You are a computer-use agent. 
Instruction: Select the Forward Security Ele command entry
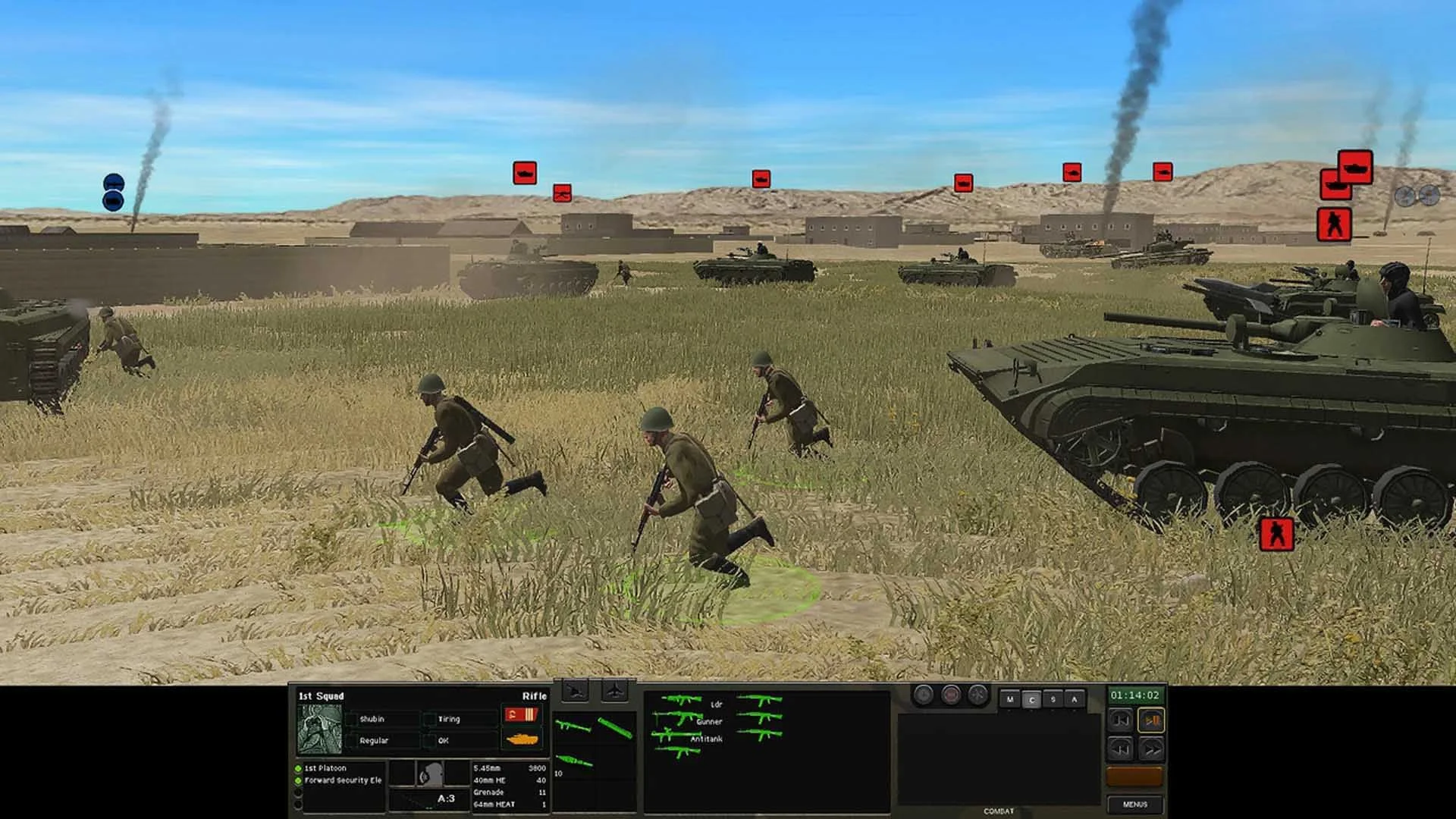pyautogui.click(x=343, y=780)
